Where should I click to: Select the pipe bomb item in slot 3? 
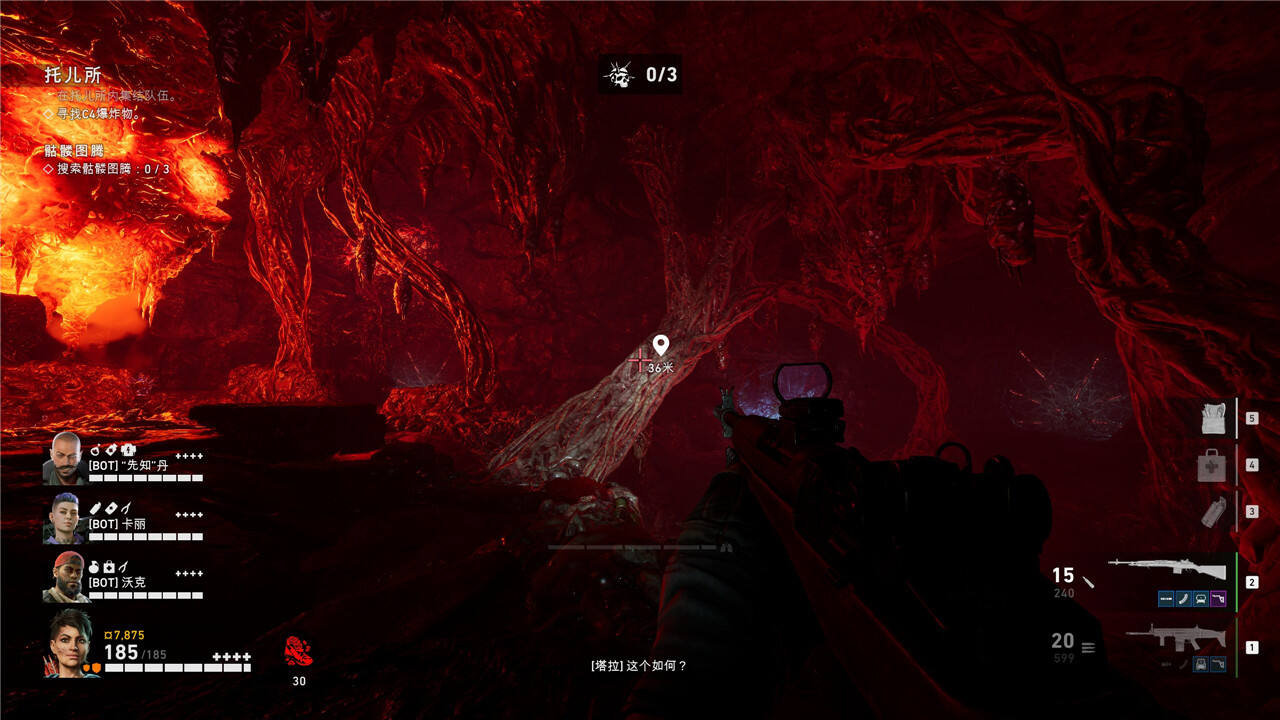[1212, 511]
